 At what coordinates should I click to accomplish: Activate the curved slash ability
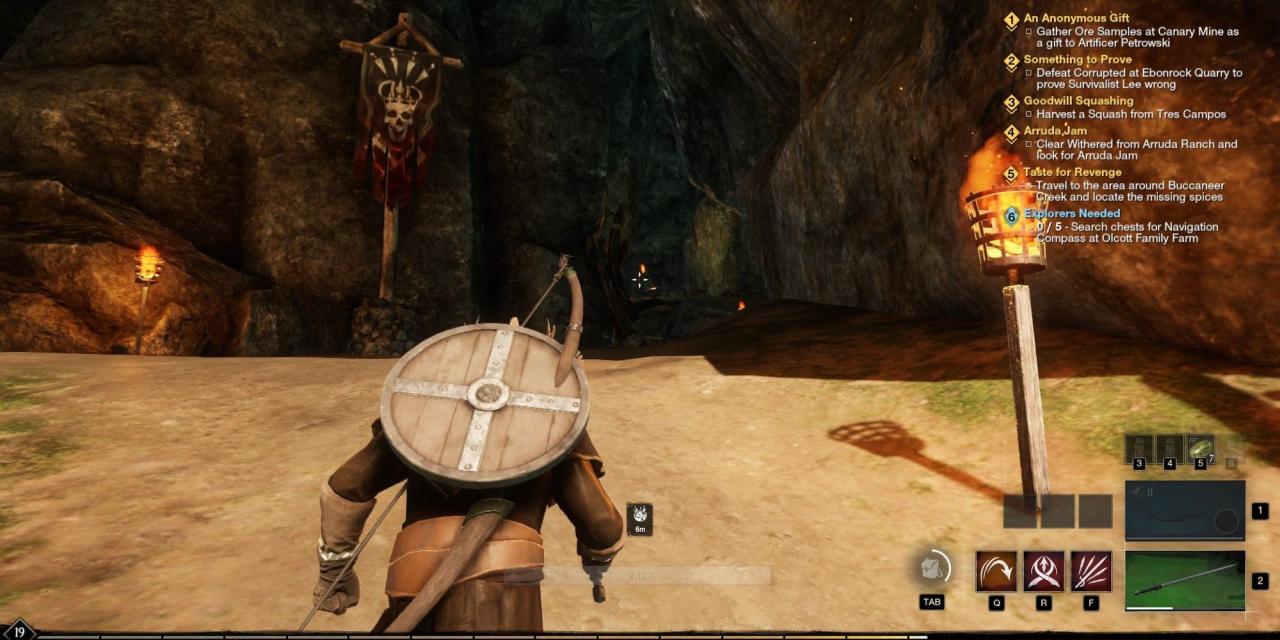(x=996, y=571)
